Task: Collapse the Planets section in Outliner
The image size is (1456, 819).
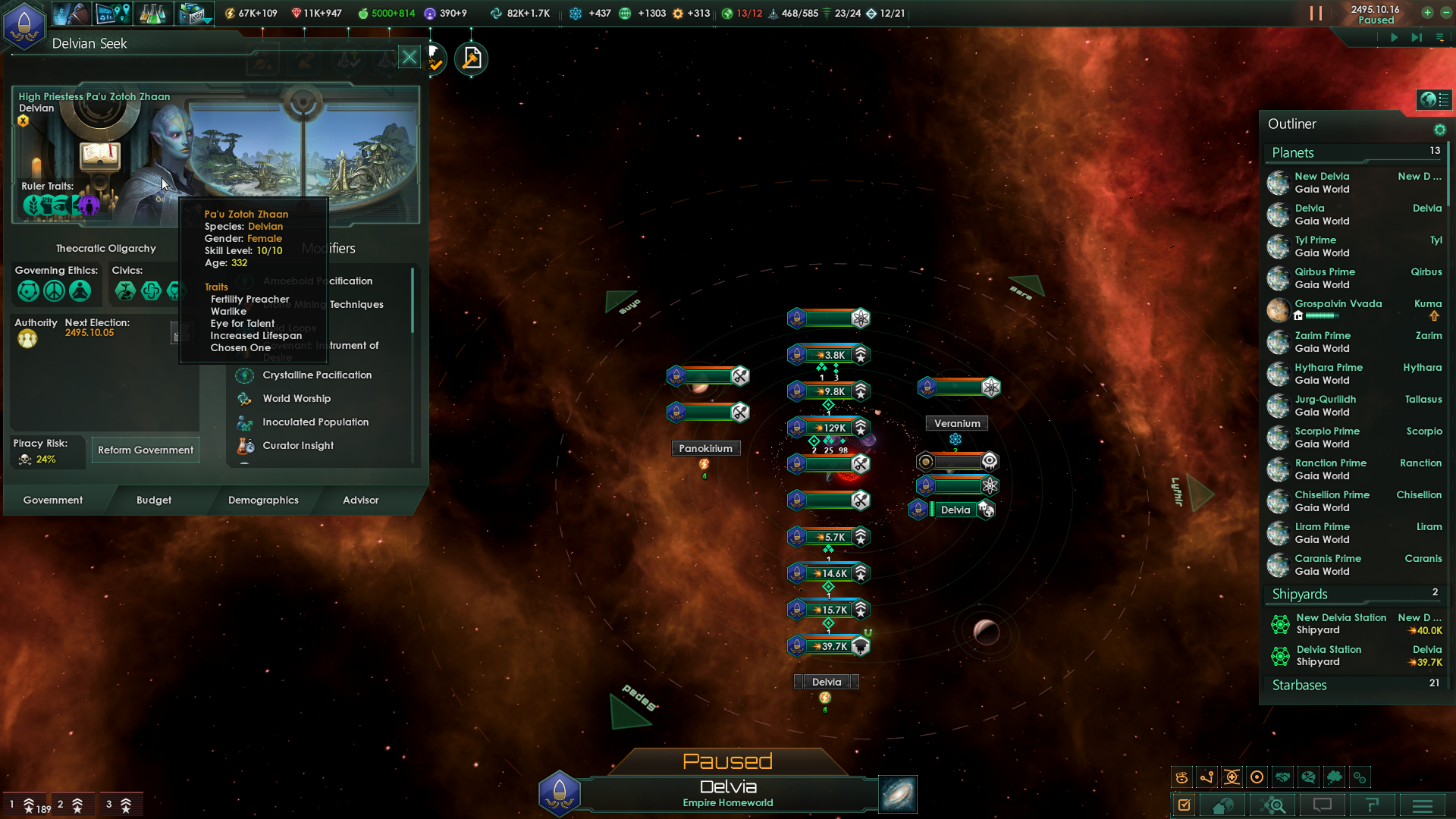Action: (x=1293, y=152)
